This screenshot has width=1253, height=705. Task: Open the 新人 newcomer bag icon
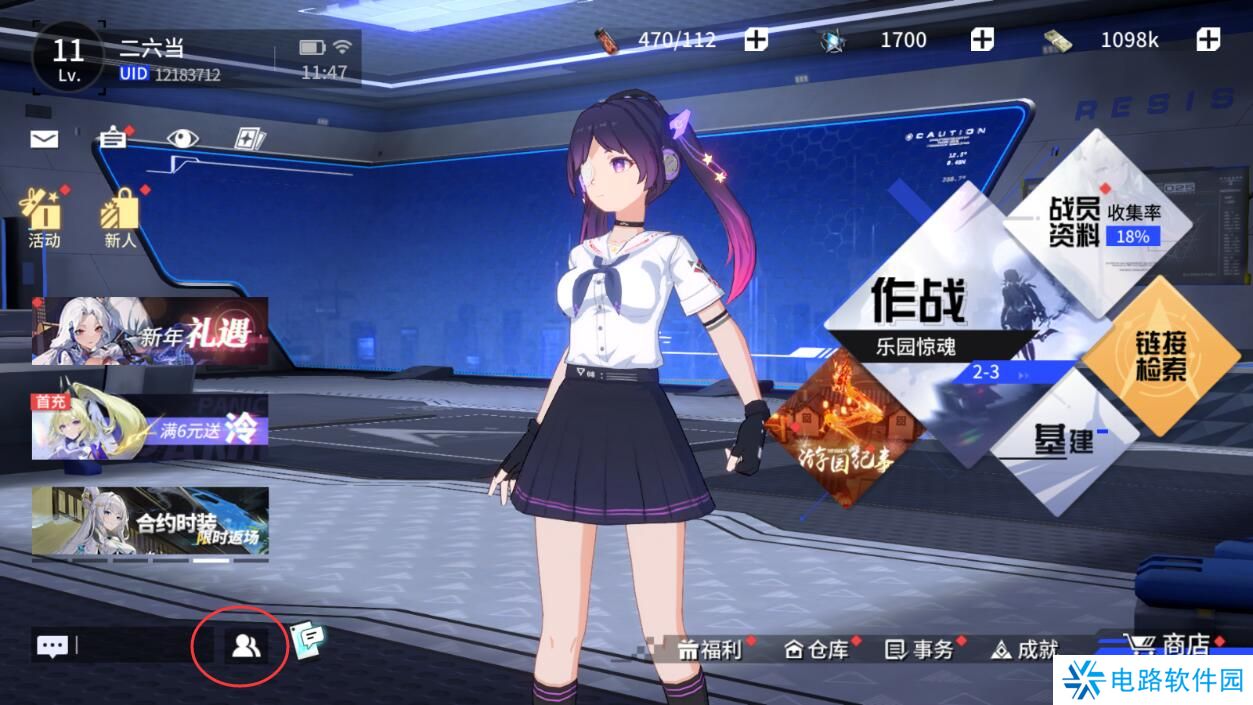point(120,217)
